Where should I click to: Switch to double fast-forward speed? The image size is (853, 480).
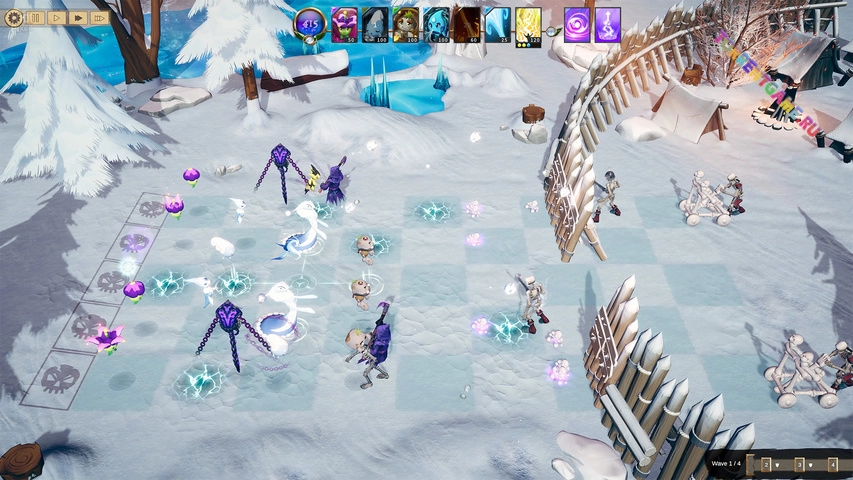(78, 18)
